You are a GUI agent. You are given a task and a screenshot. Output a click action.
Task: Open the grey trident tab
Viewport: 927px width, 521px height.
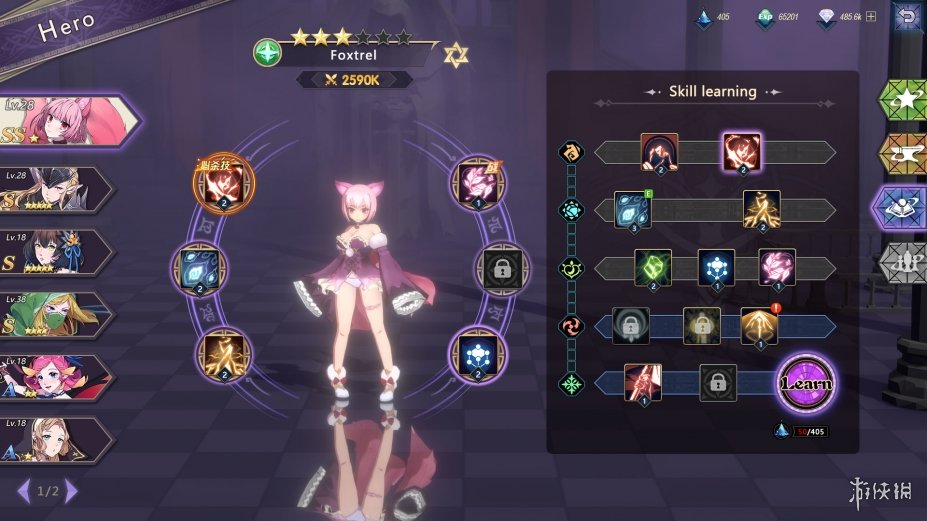(x=902, y=263)
